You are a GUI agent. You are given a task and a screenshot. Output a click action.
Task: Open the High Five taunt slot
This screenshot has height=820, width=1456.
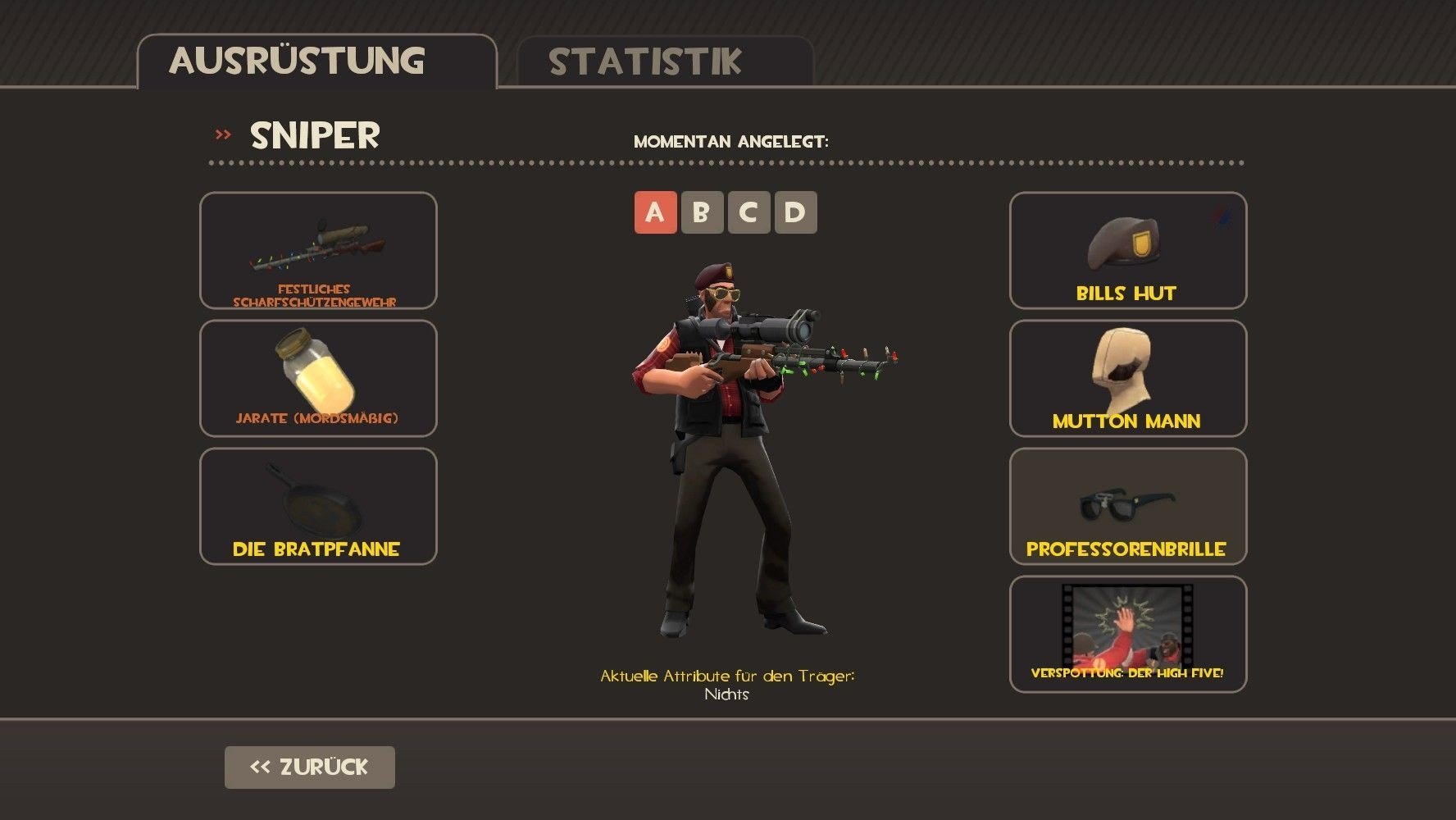(1127, 635)
